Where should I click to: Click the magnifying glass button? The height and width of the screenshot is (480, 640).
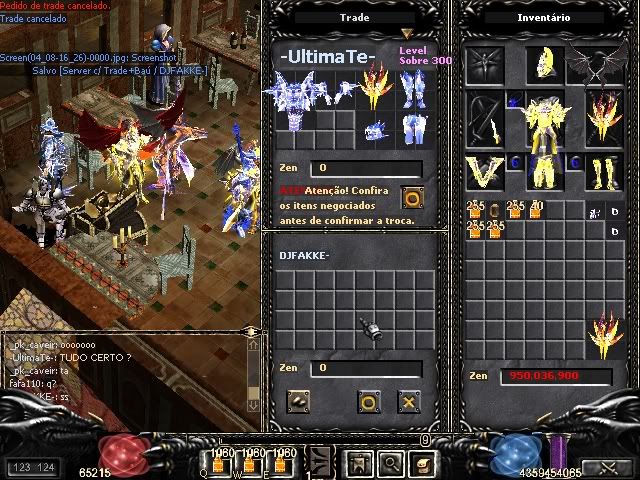(x=390, y=463)
